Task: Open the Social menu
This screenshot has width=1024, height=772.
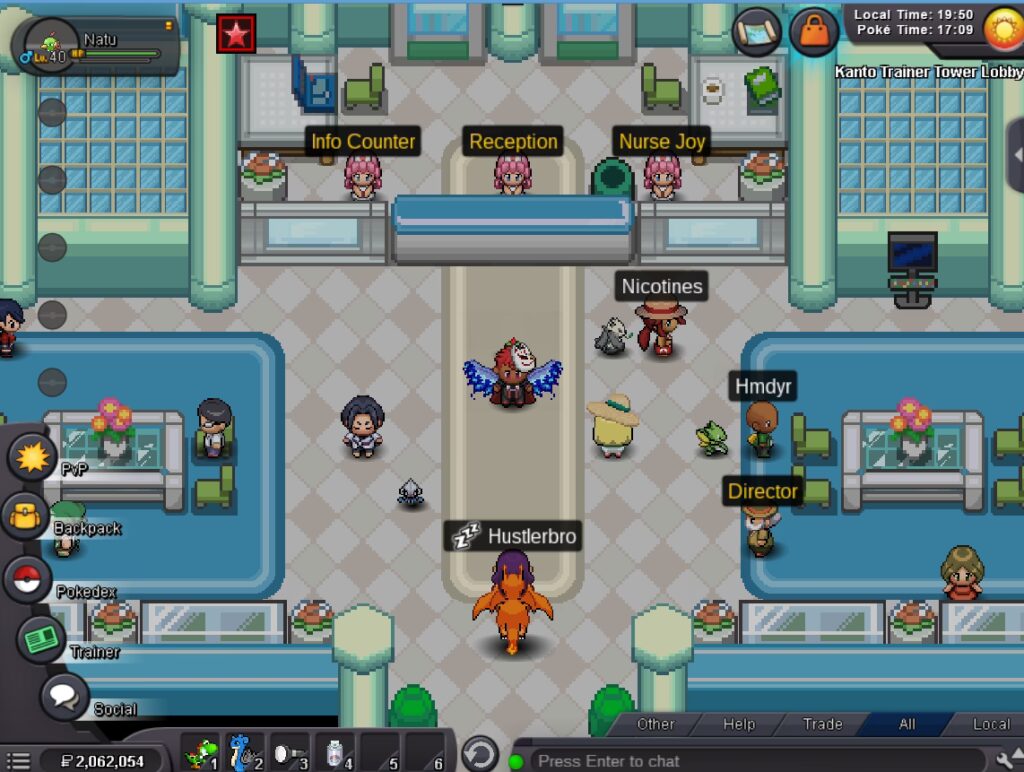Action: tap(63, 697)
